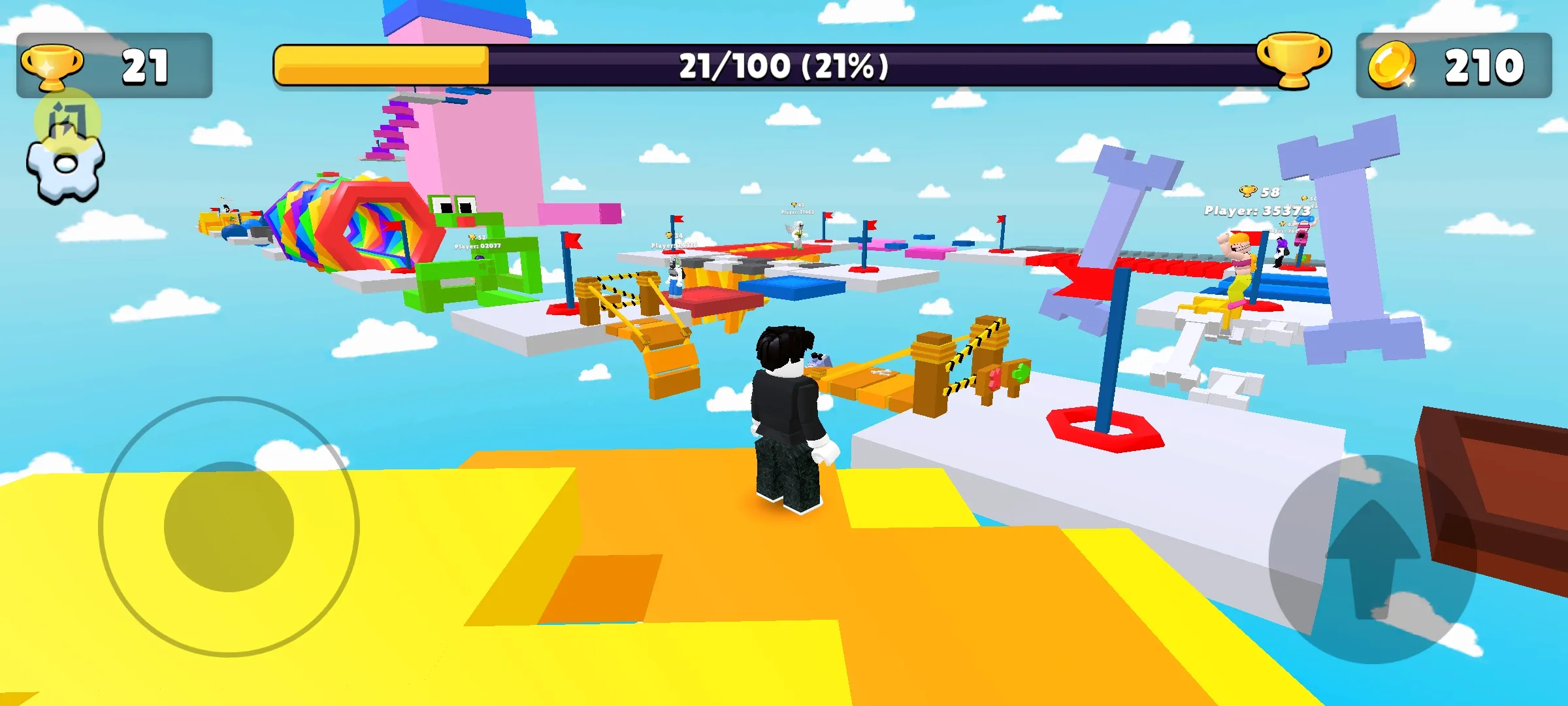Tap the virtual joystick thumb pad
The image size is (1568, 706).
[229, 527]
